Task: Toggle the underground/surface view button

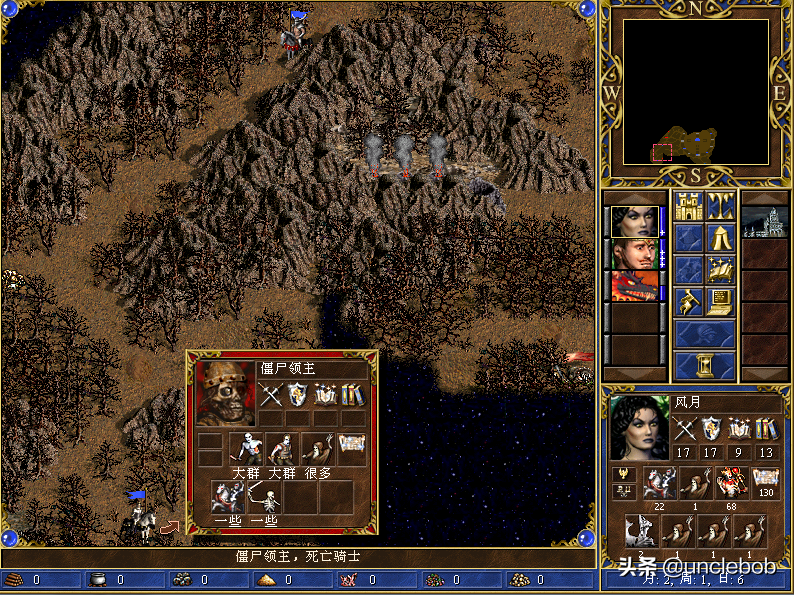Action: 720,205
